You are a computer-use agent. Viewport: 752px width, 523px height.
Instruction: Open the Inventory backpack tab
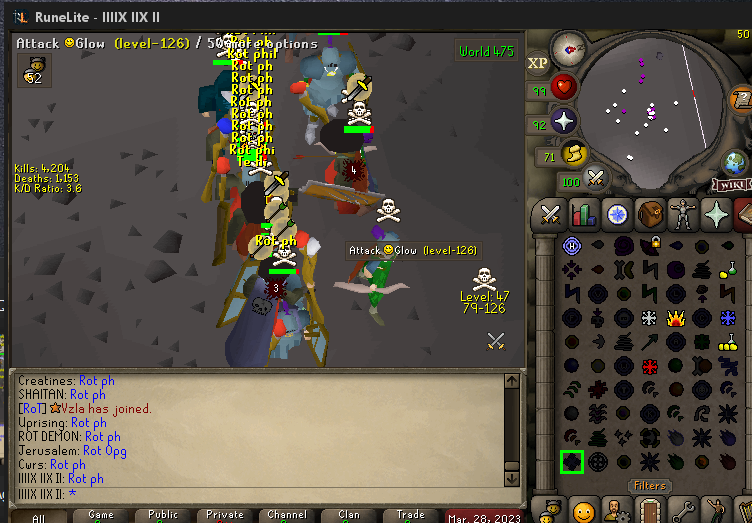[x=651, y=214]
